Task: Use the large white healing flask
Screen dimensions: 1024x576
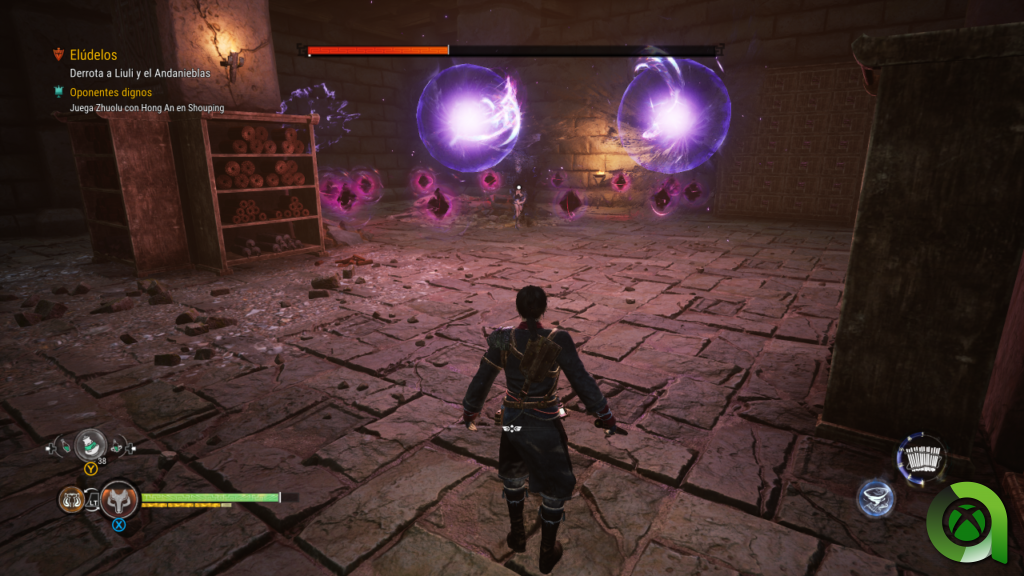Action: [x=91, y=443]
